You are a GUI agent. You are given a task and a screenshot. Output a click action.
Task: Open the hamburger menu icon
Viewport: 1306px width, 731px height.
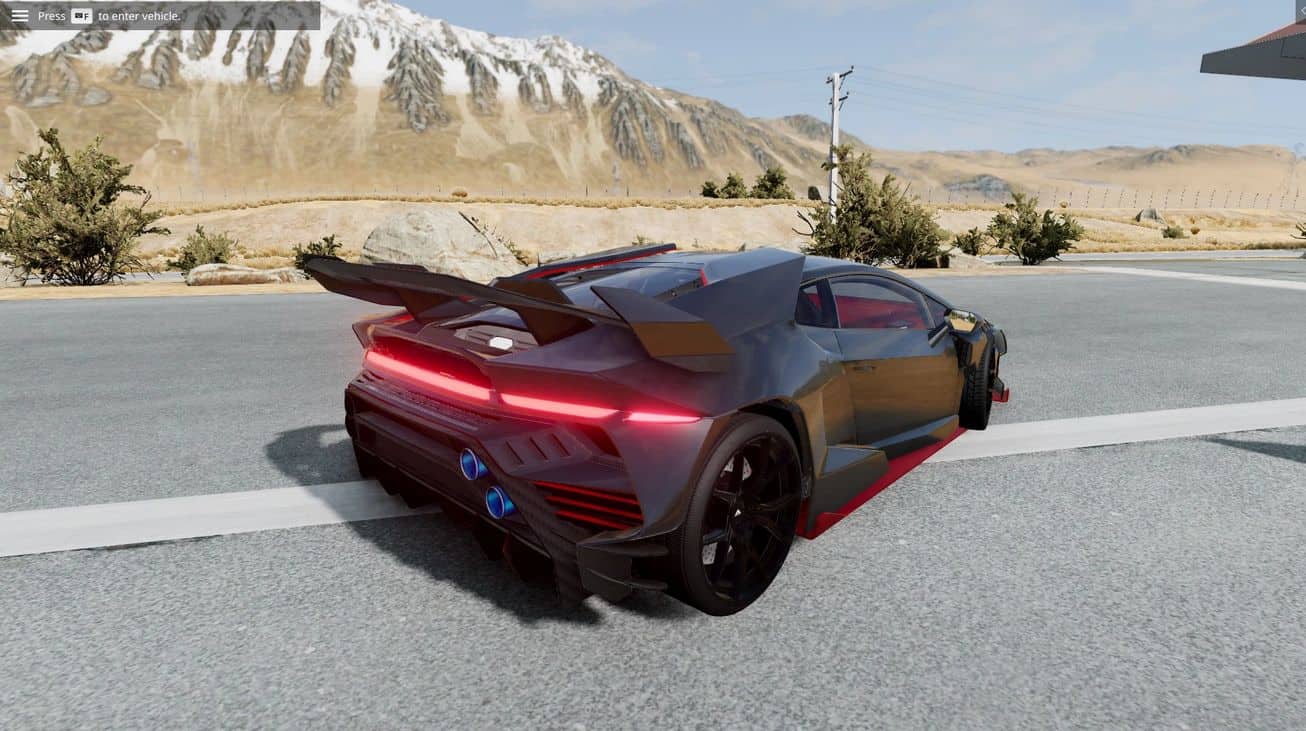click(x=19, y=15)
